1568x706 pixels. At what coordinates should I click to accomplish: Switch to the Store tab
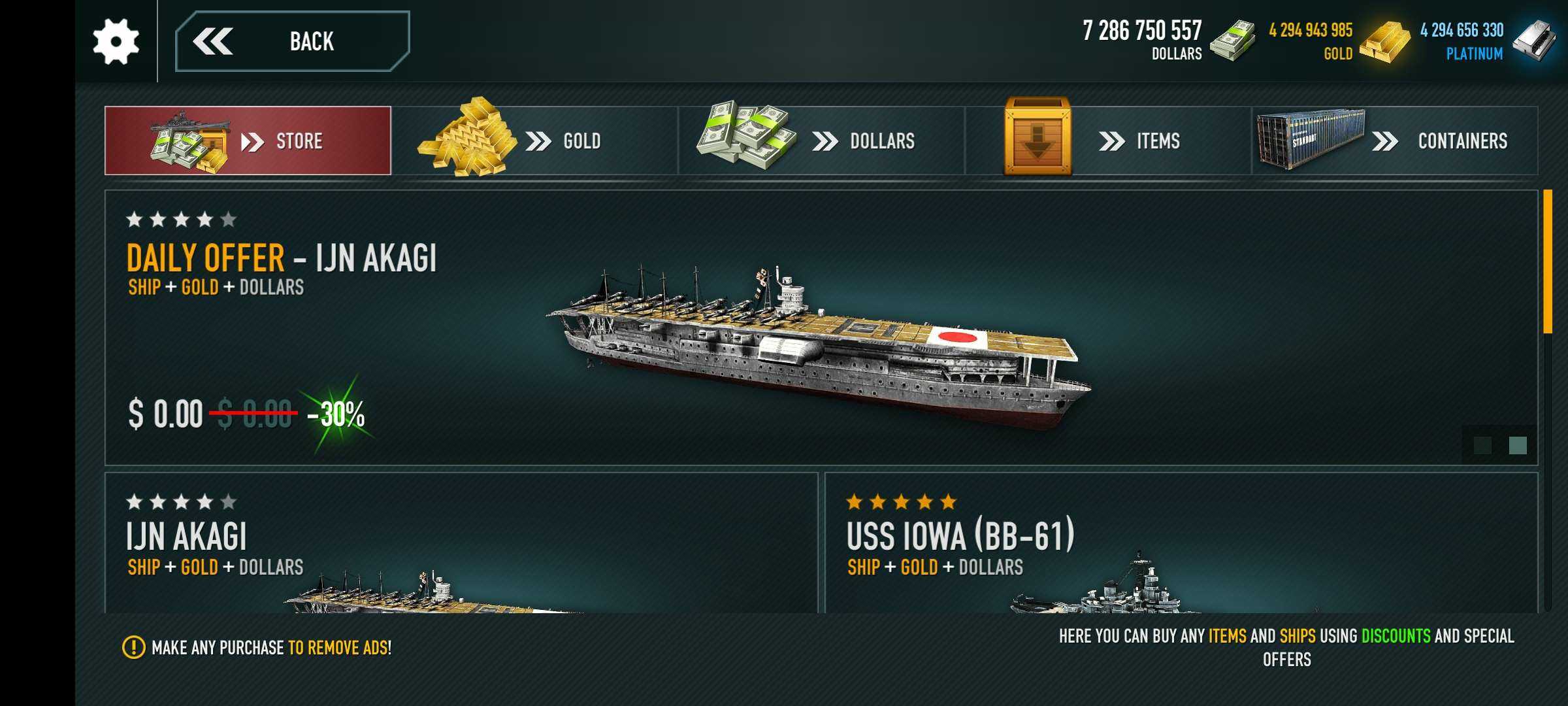pos(248,141)
